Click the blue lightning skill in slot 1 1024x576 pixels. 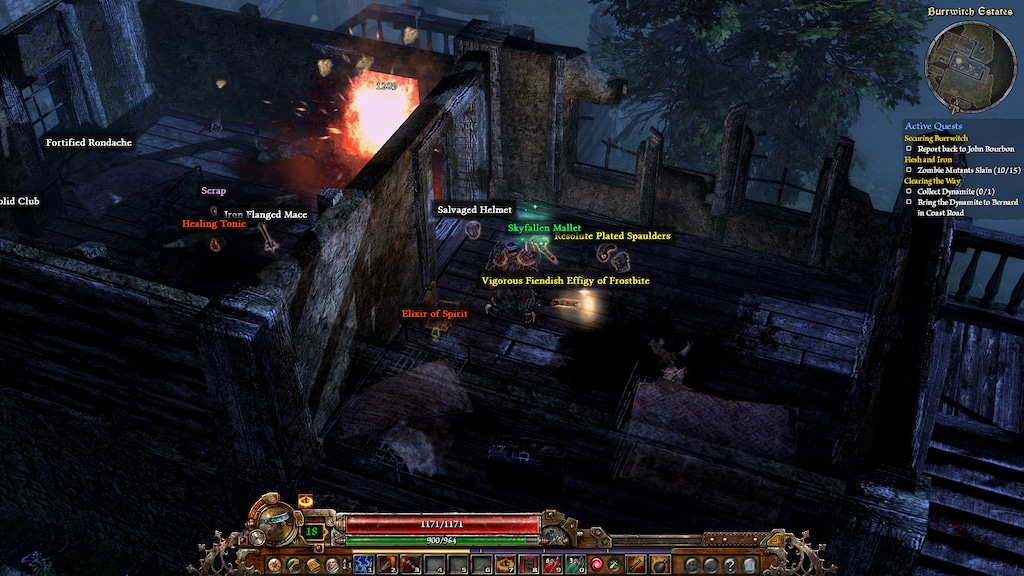tap(363, 565)
